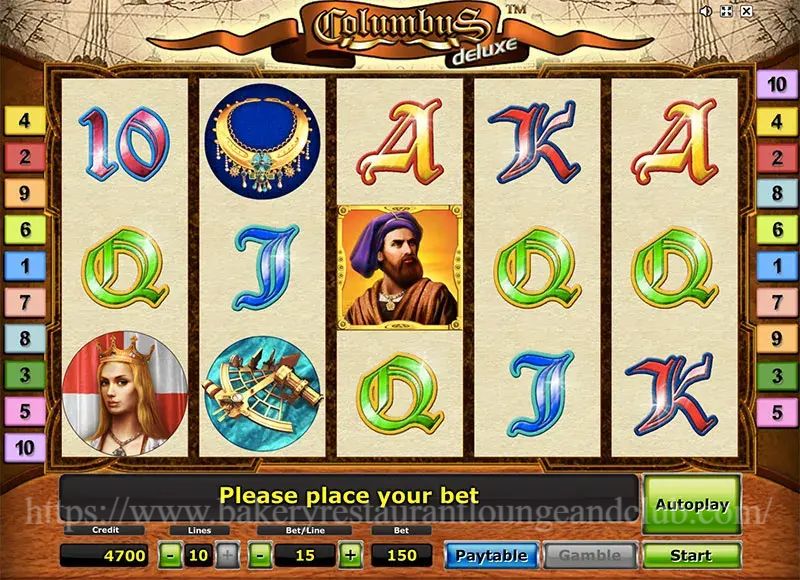Raise the Bet/Line amount
The image size is (800, 580).
[350, 555]
